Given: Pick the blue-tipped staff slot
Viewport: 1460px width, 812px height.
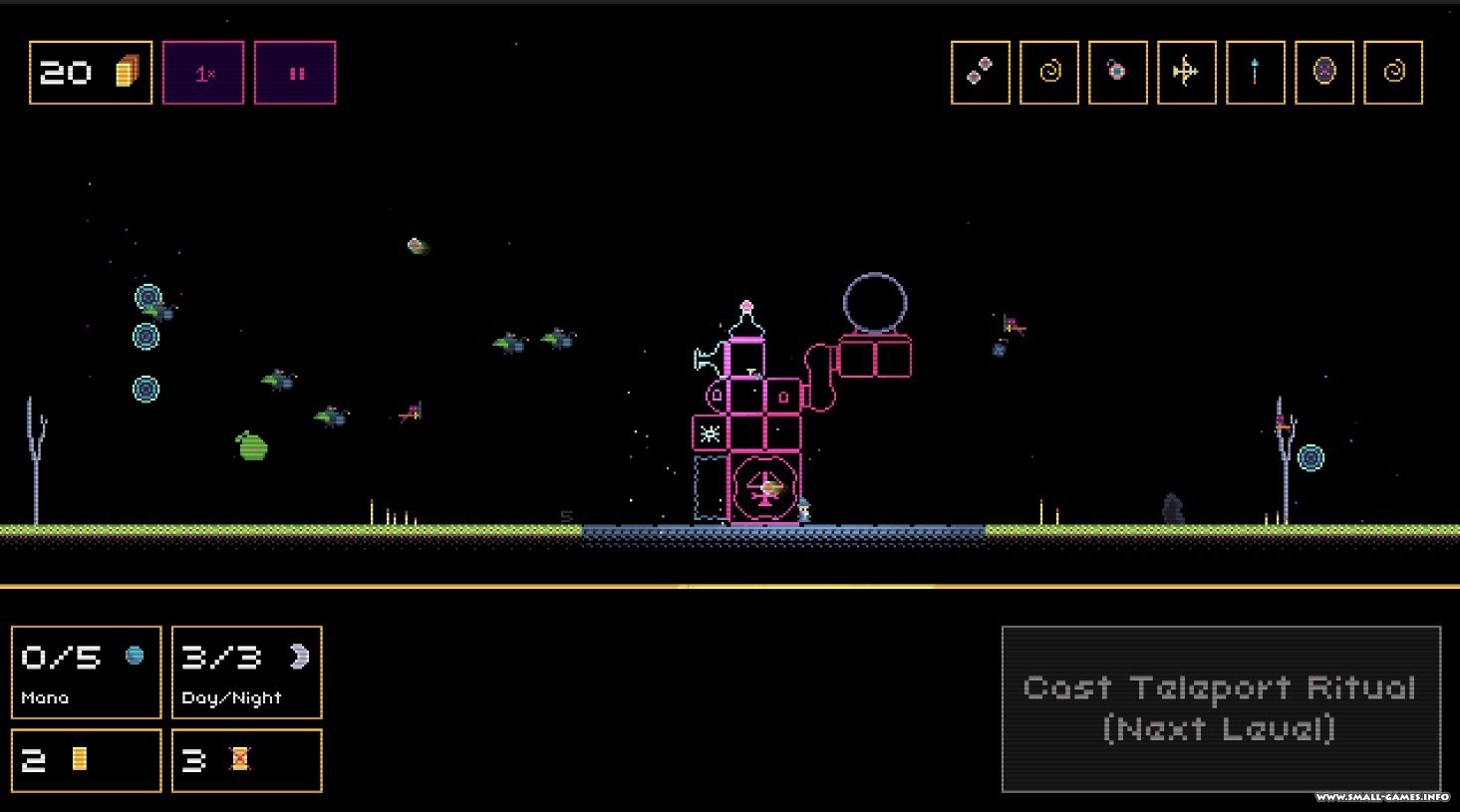Looking at the screenshot, I should 1255,72.
